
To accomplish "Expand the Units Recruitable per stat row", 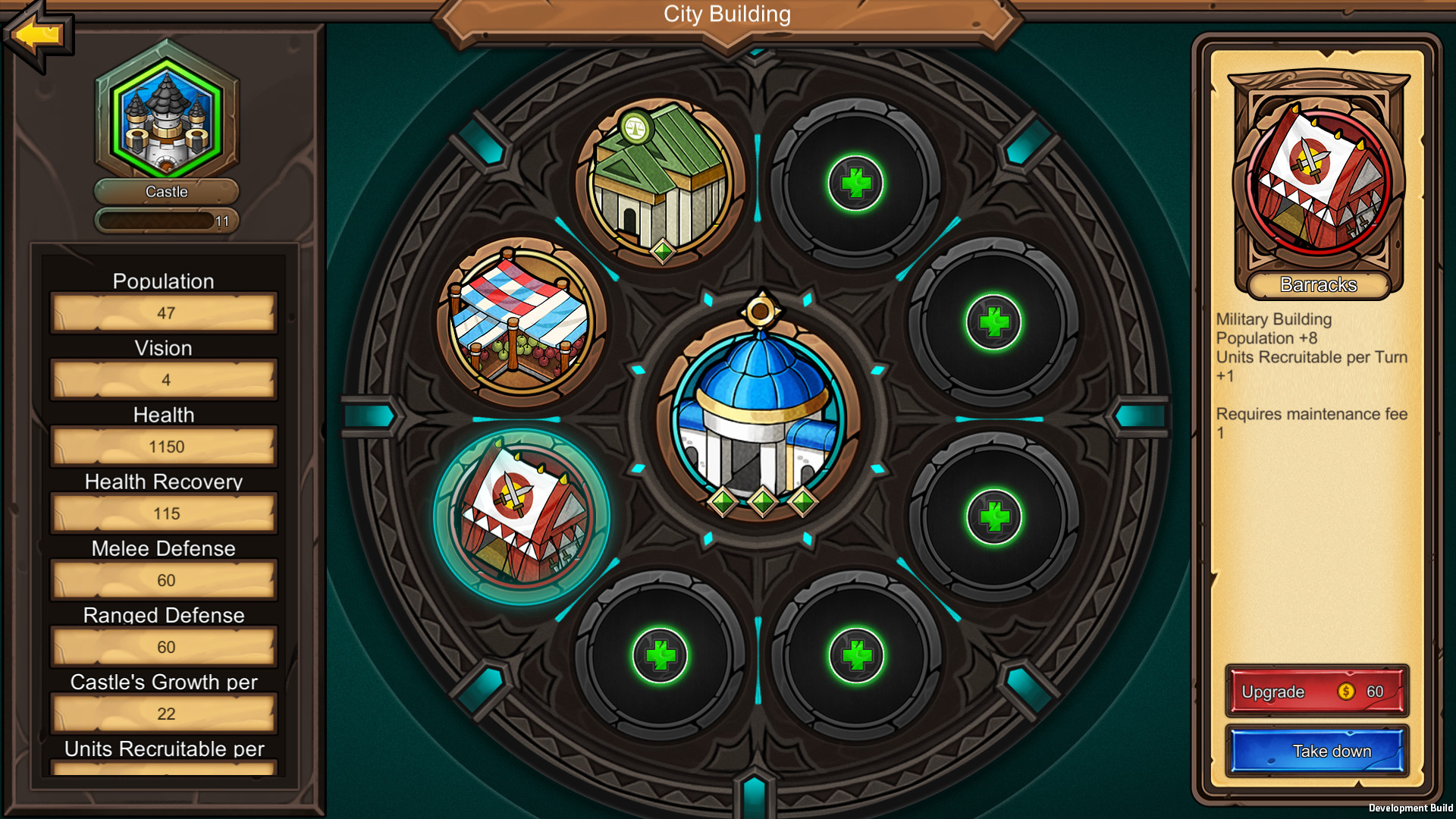I will (164, 750).
